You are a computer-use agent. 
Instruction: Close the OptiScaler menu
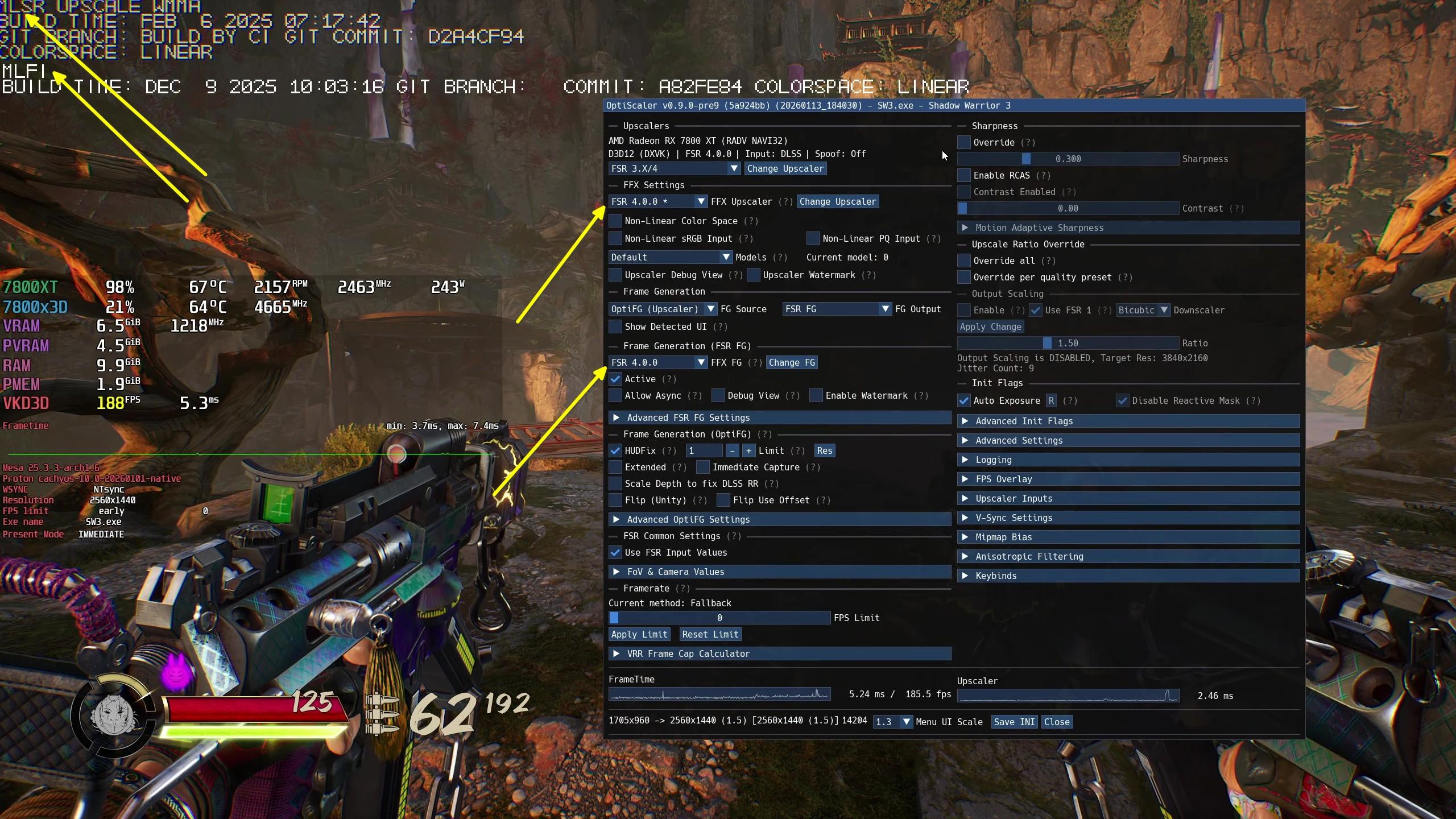pos(1057,722)
